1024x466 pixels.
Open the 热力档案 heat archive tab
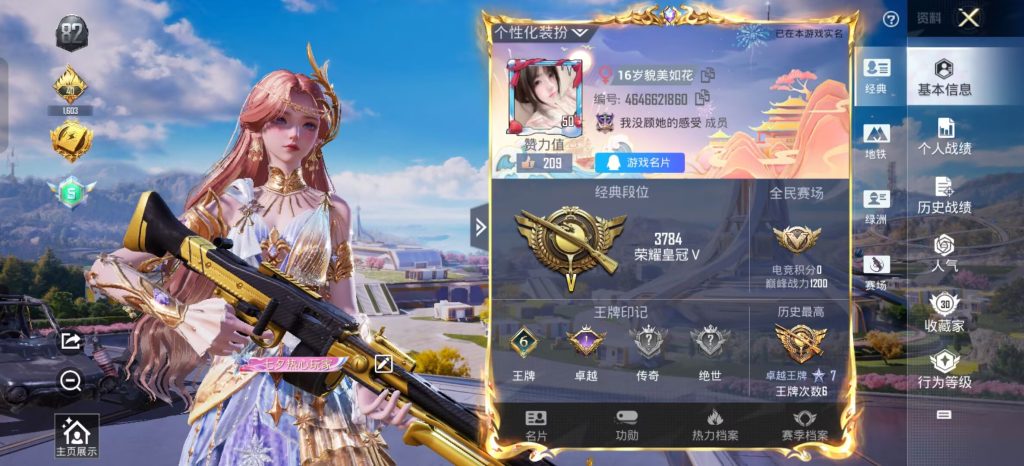pyautogui.click(x=715, y=424)
